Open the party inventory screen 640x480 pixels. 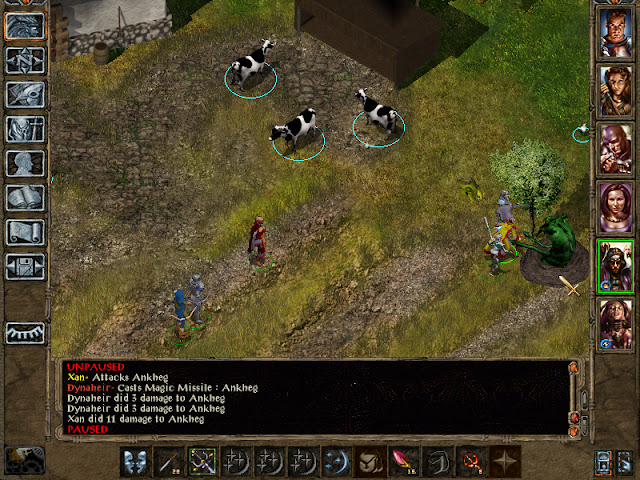(x=26, y=129)
